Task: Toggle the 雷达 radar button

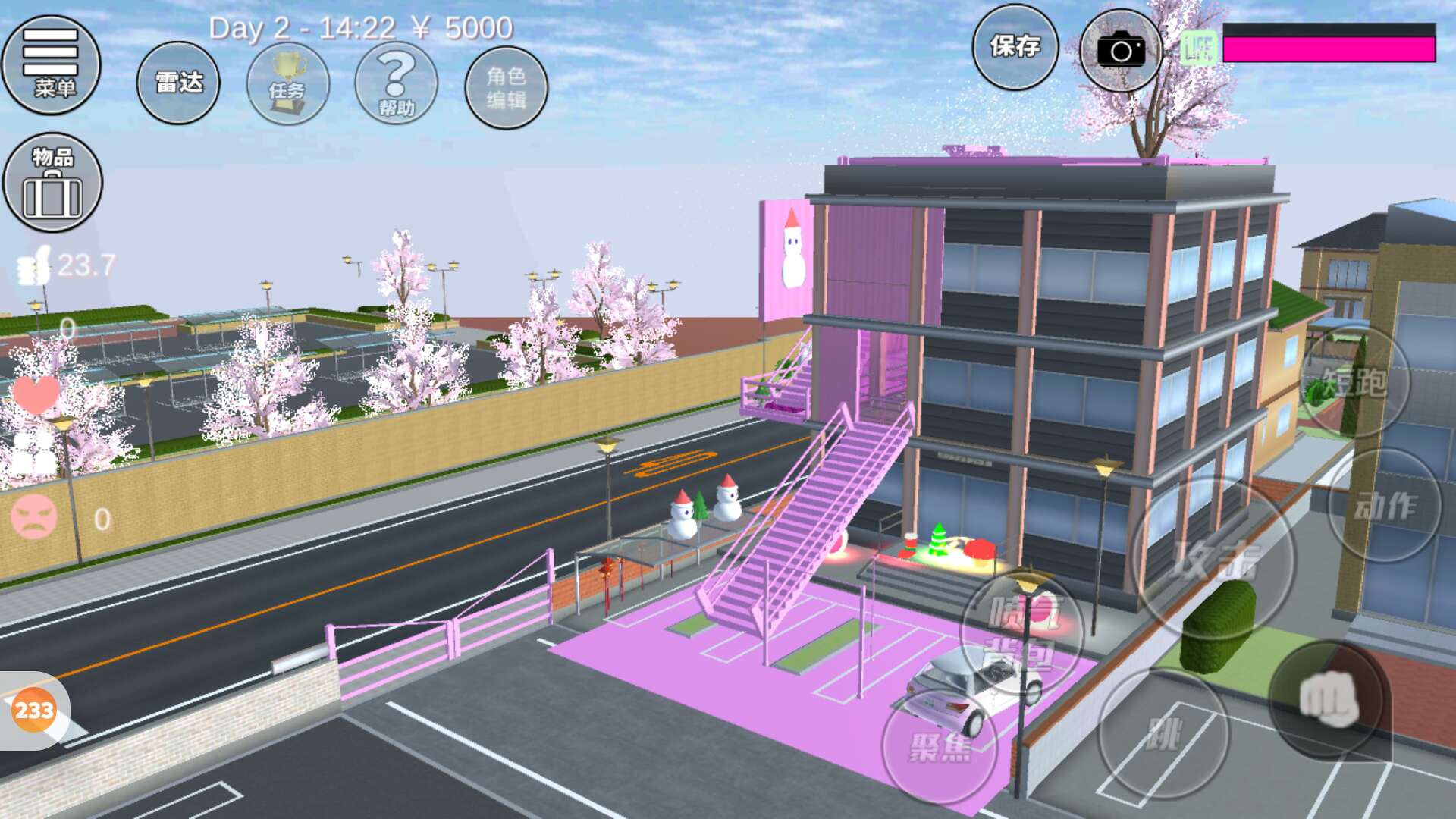Action: (x=178, y=83)
